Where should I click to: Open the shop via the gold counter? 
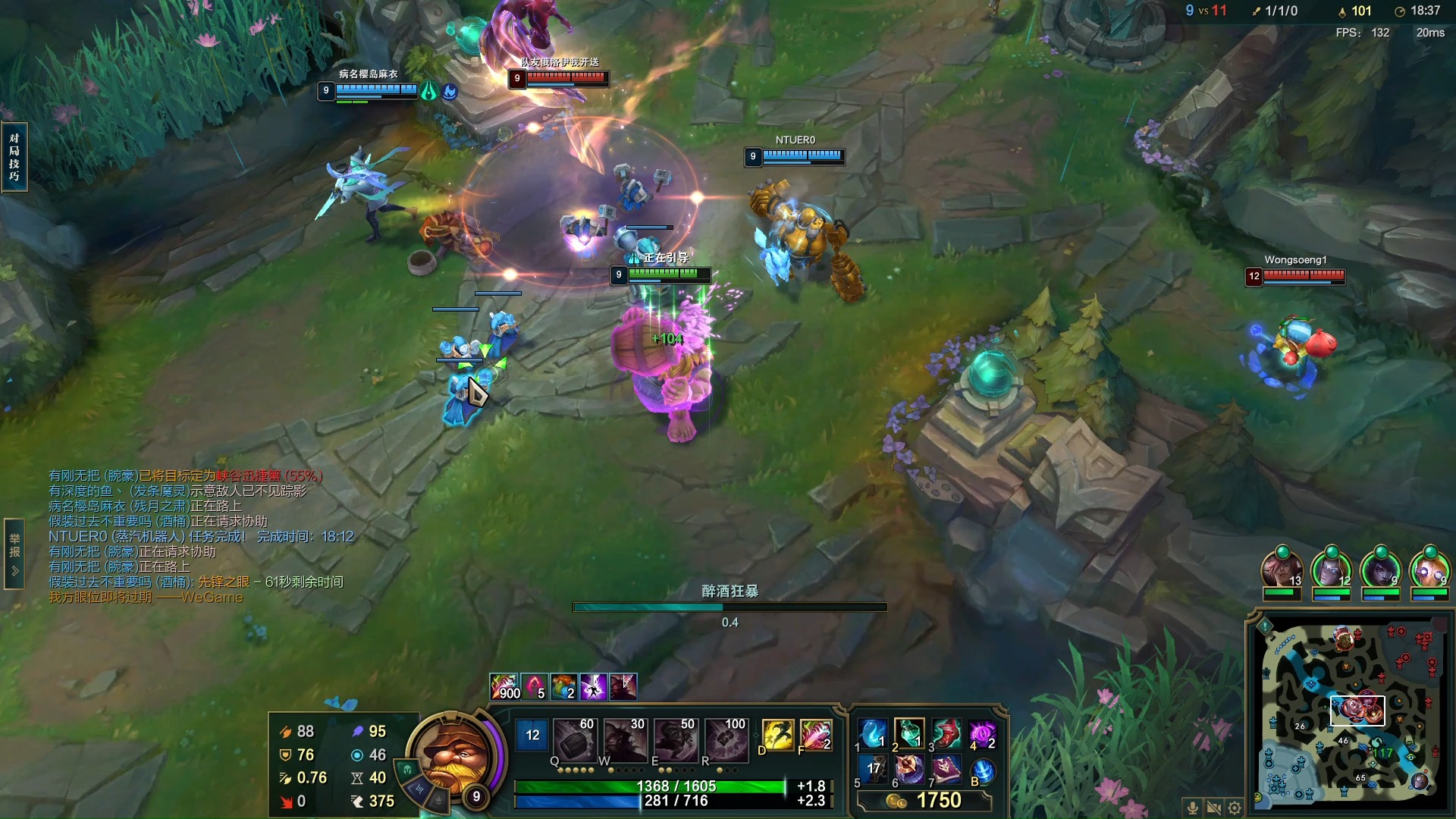click(x=924, y=801)
